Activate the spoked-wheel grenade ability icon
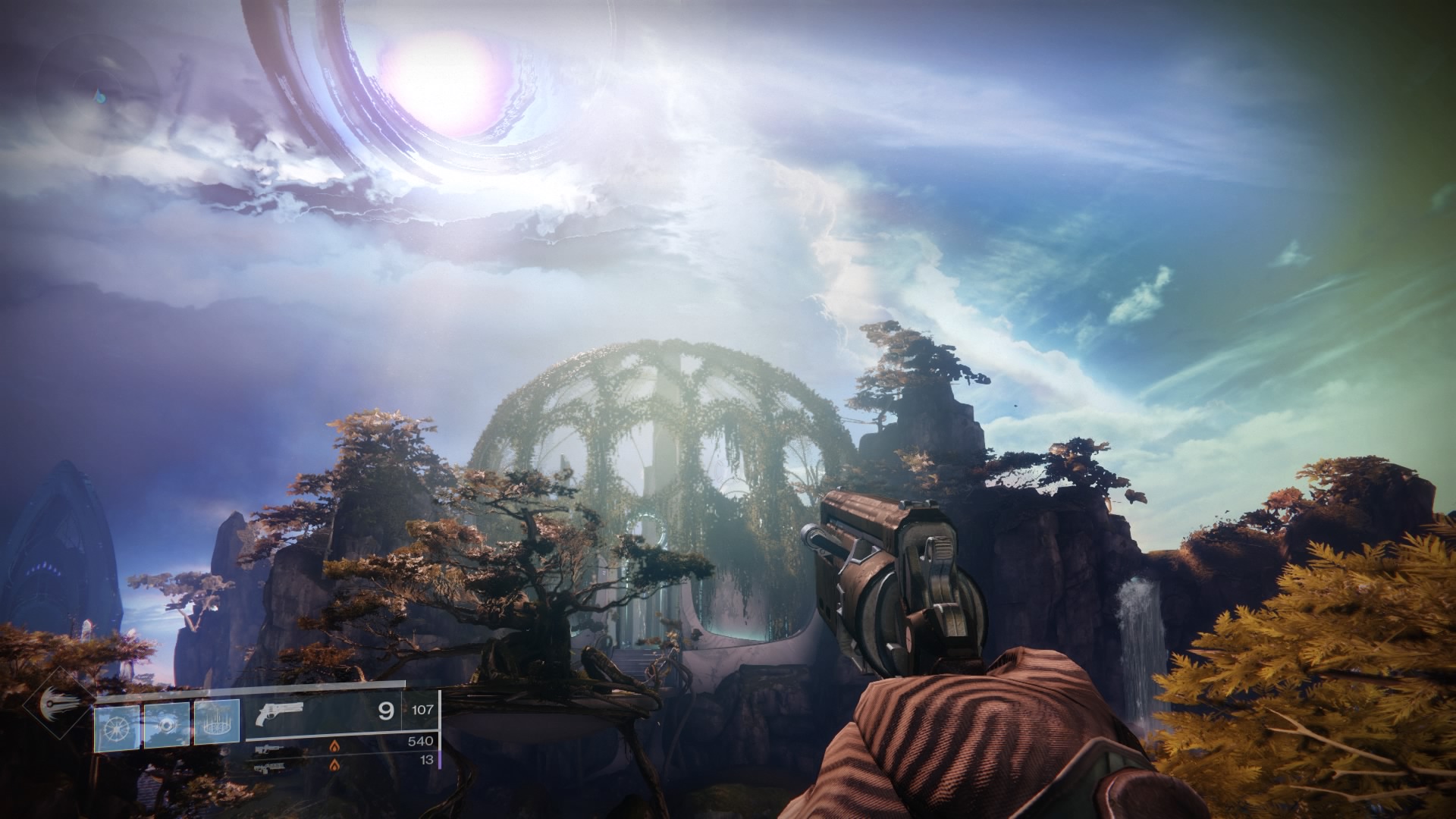The width and height of the screenshot is (1456, 819). (117, 727)
